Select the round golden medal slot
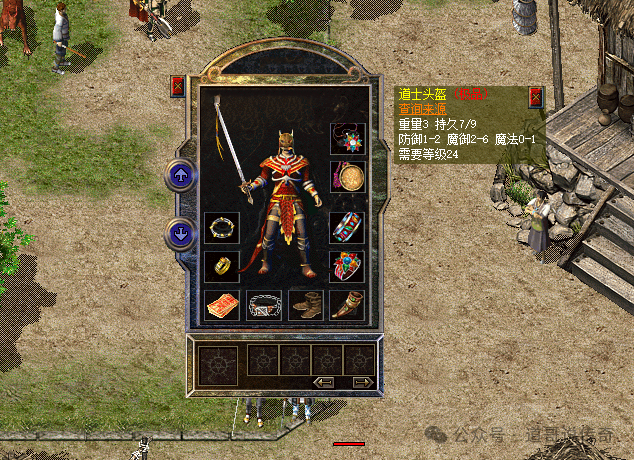 [347, 178]
